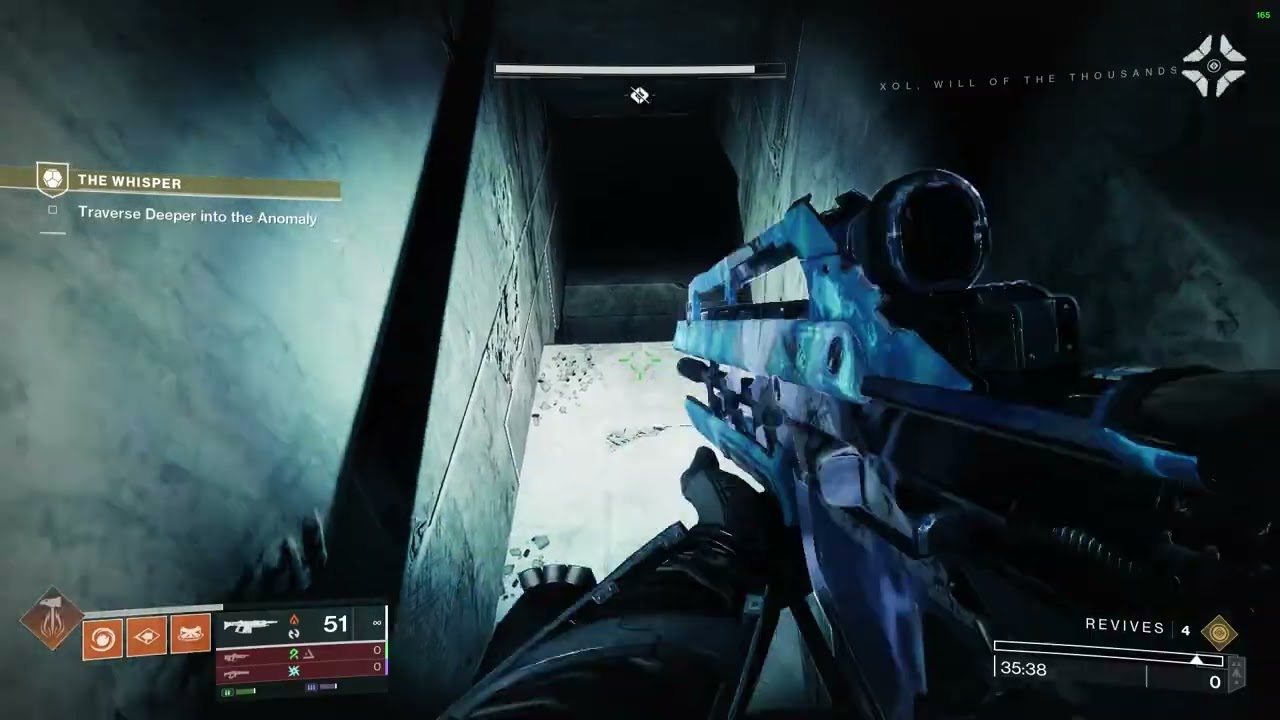Use the swirl grenade ability icon
Screen dimensions: 1280x720
point(102,636)
